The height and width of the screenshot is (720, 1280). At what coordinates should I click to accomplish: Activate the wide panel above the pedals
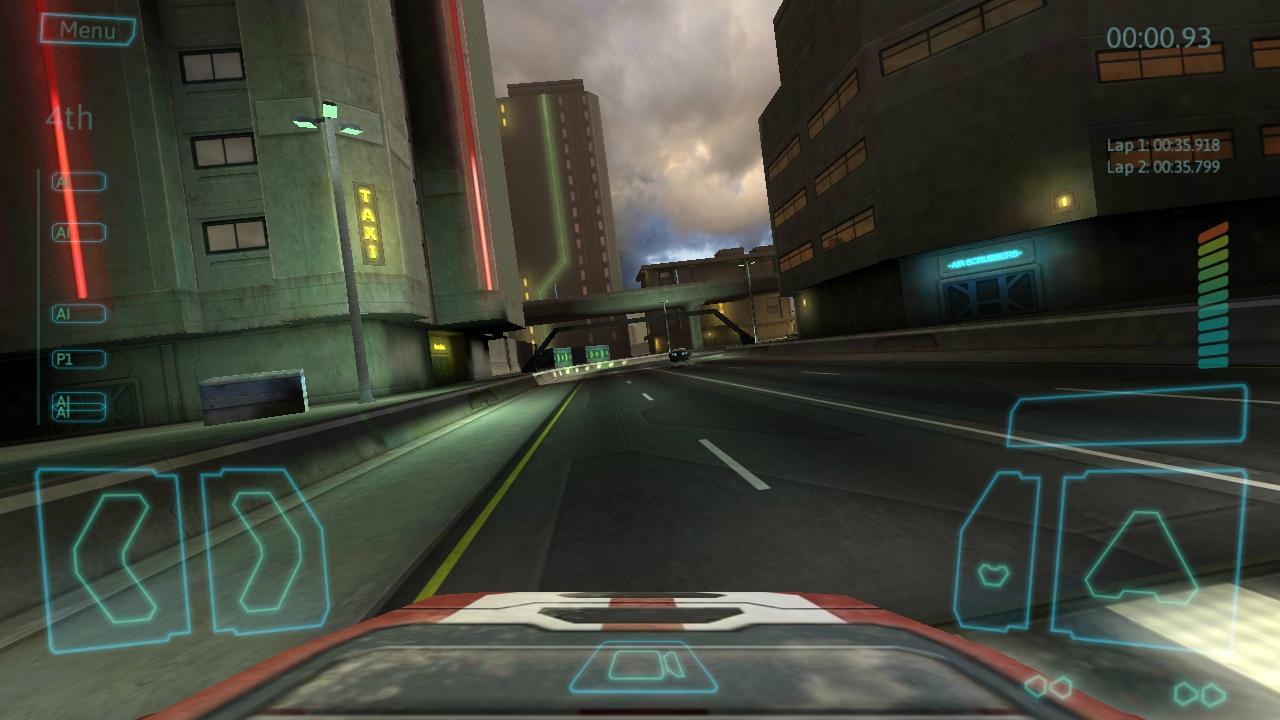tap(1126, 414)
